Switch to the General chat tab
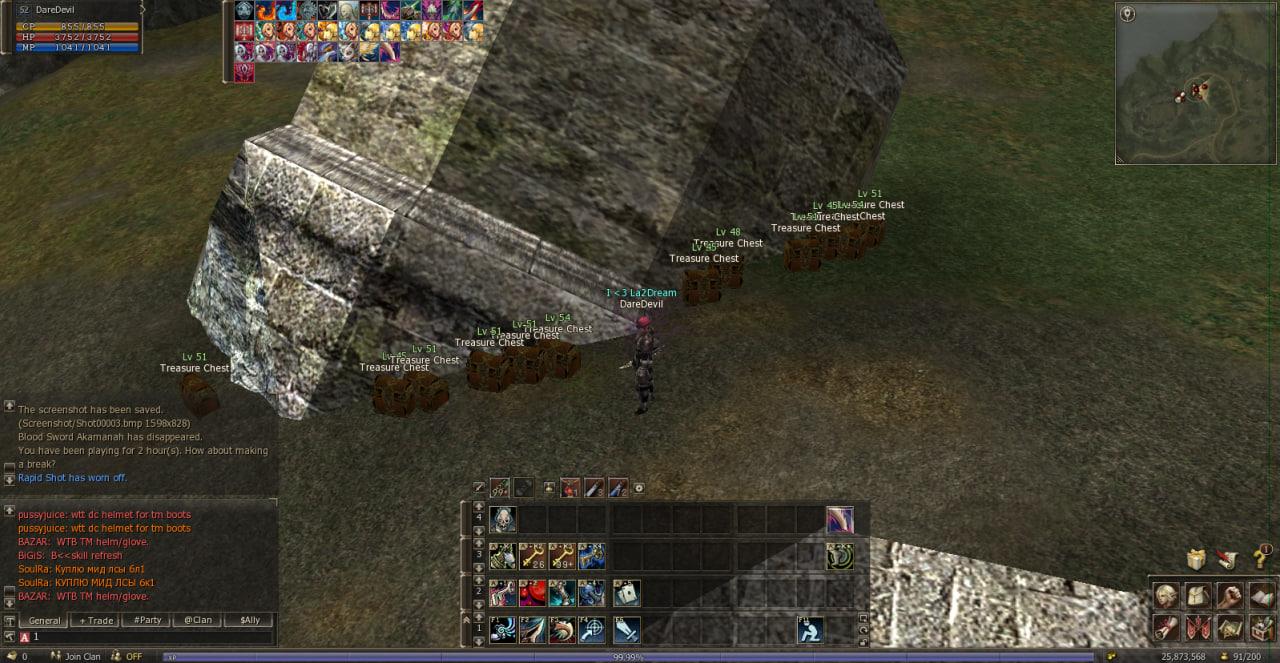The width and height of the screenshot is (1280, 663). tap(44, 621)
